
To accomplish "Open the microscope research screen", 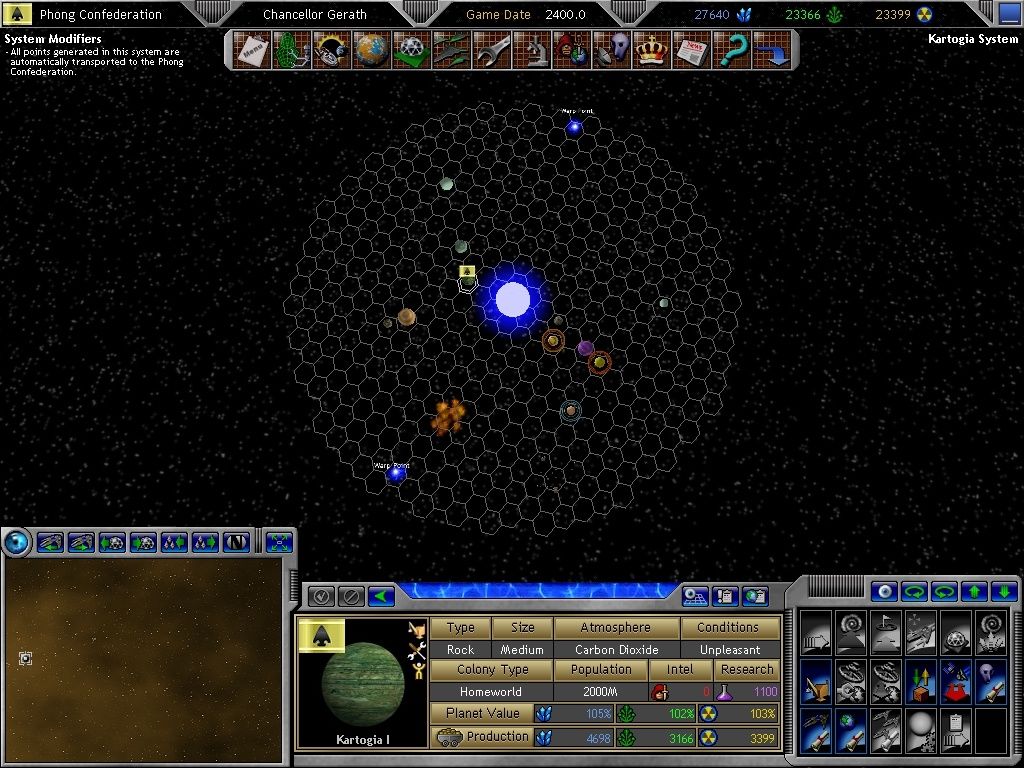I will [531, 49].
